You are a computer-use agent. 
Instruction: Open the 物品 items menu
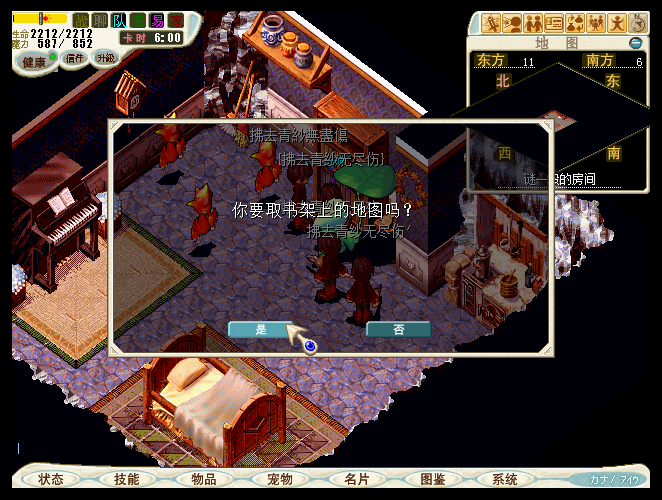click(204, 479)
